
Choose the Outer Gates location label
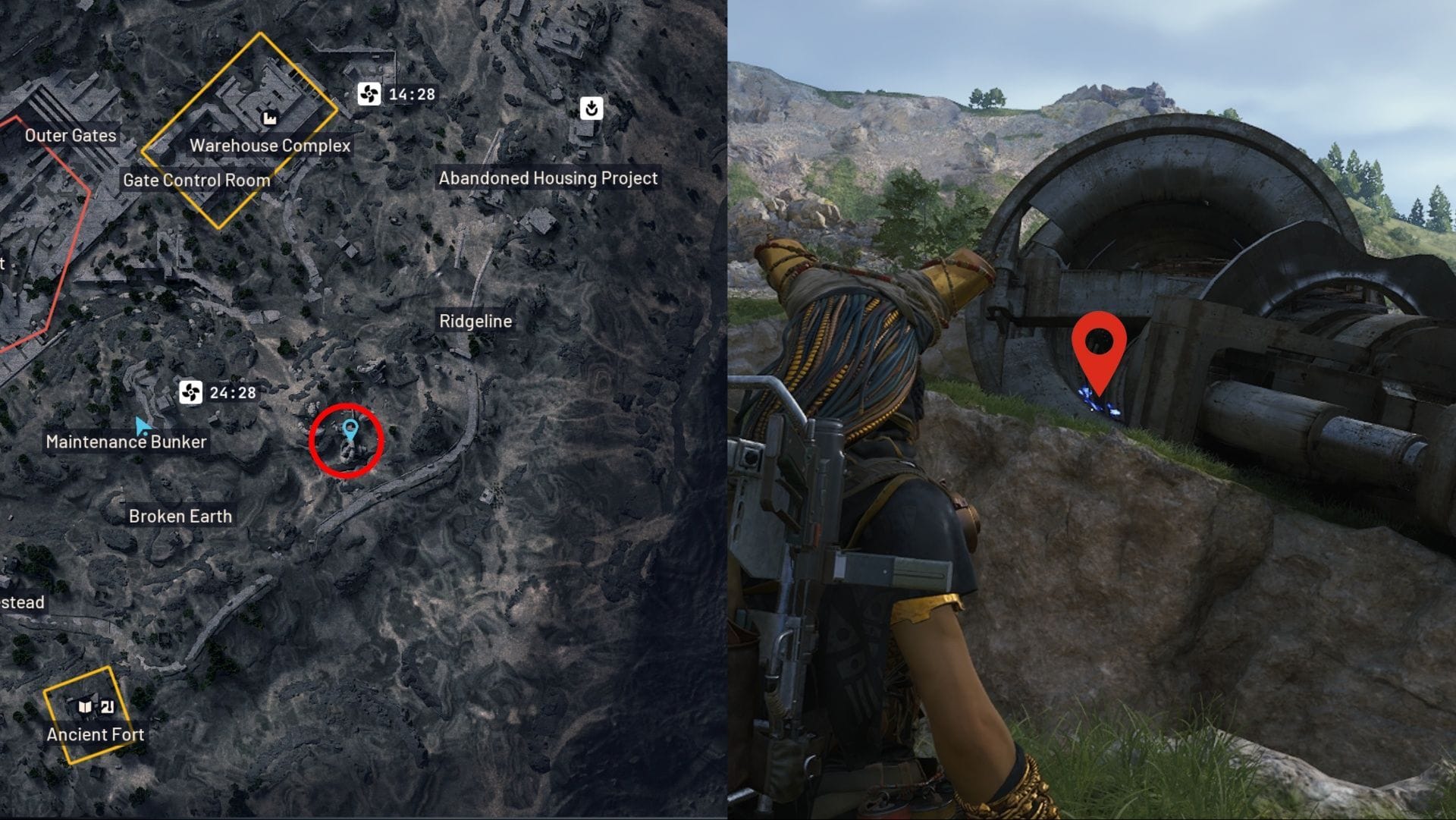point(71,136)
